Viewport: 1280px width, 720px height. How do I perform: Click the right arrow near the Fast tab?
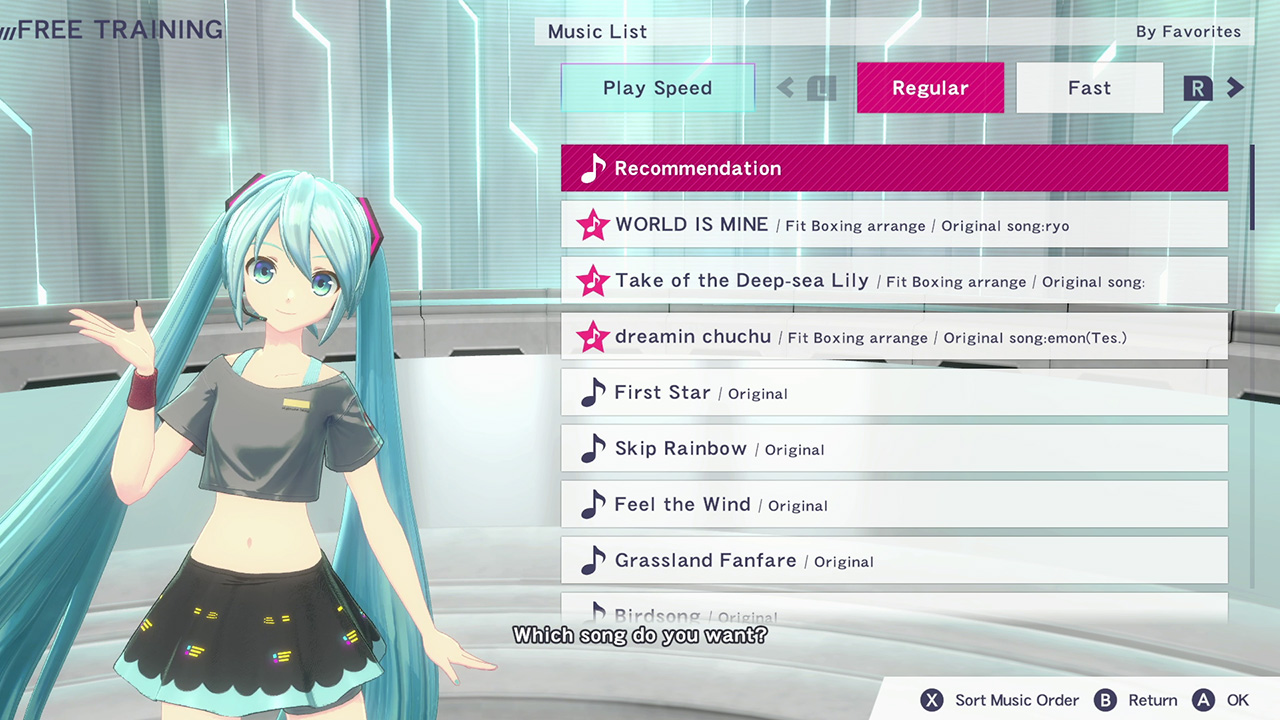coord(1236,88)
